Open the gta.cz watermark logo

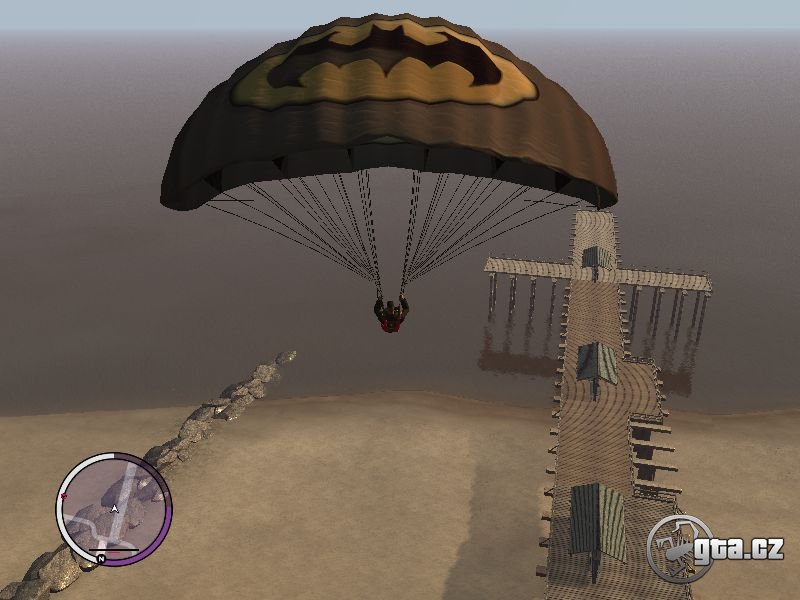[x=714, y=547]
